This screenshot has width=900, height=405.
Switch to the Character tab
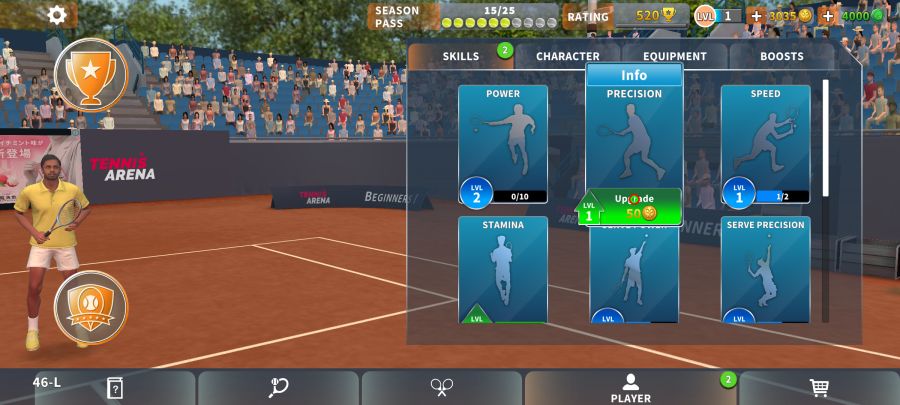pyautogui.click(x=568, y=57)
